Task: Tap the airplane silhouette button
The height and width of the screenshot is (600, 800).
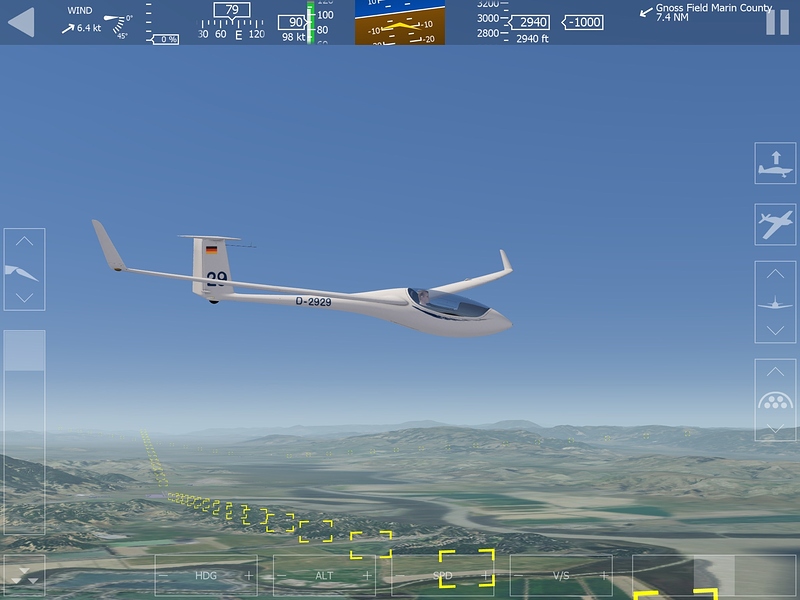Action: coord(775,224)
